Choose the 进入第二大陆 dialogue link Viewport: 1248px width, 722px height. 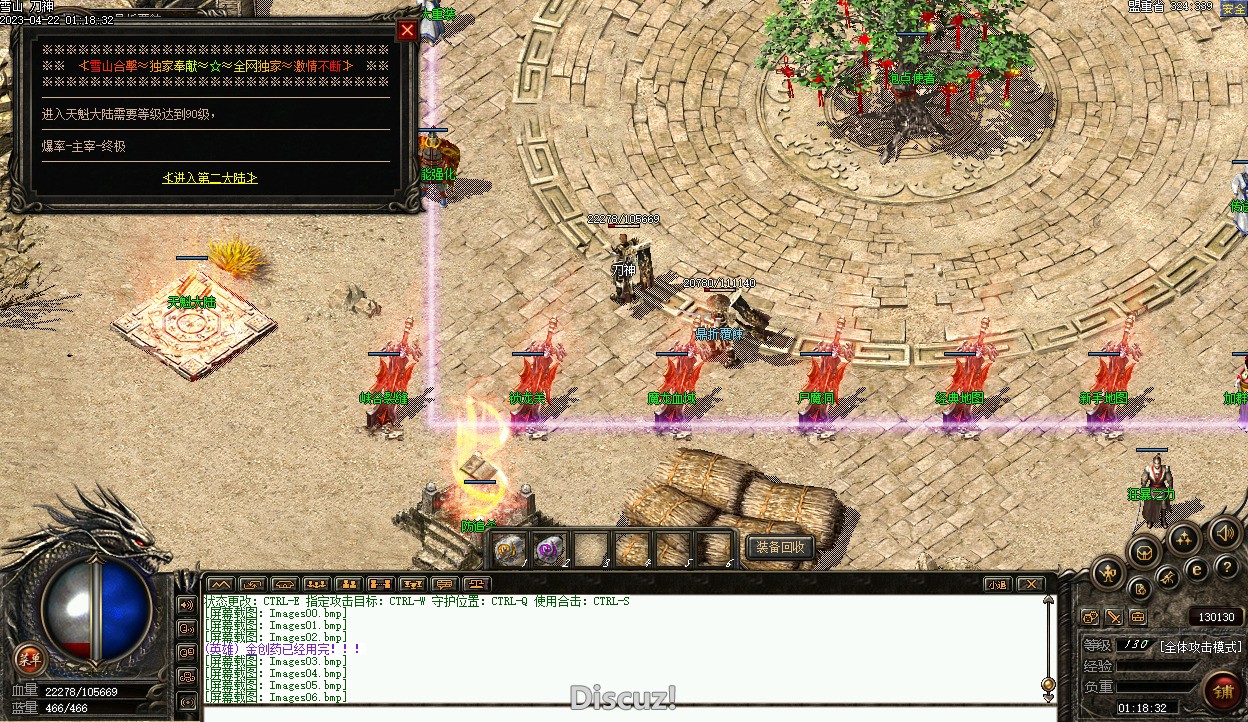[x=210, y=177]
